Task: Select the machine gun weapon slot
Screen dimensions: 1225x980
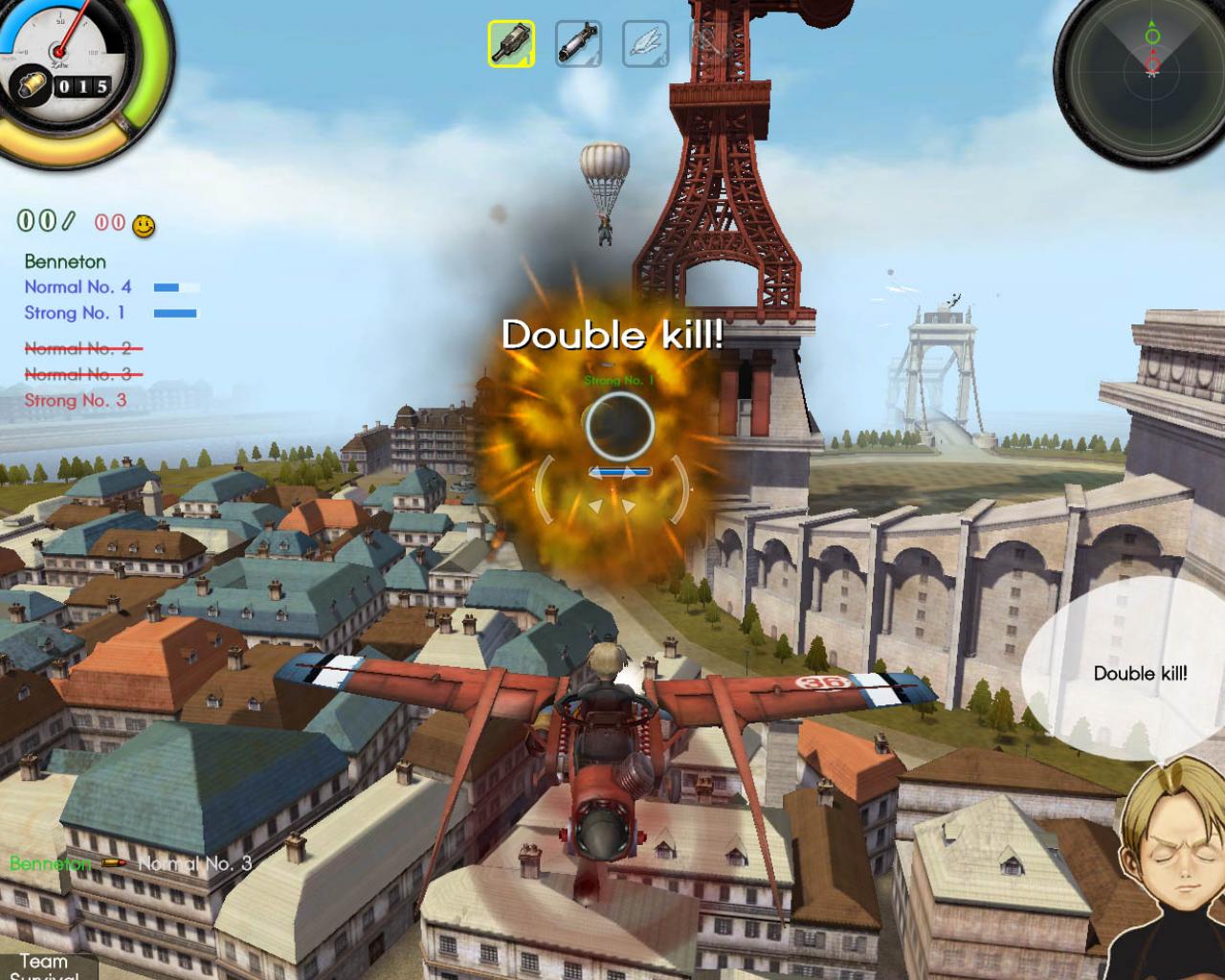Action: [511, 42]
